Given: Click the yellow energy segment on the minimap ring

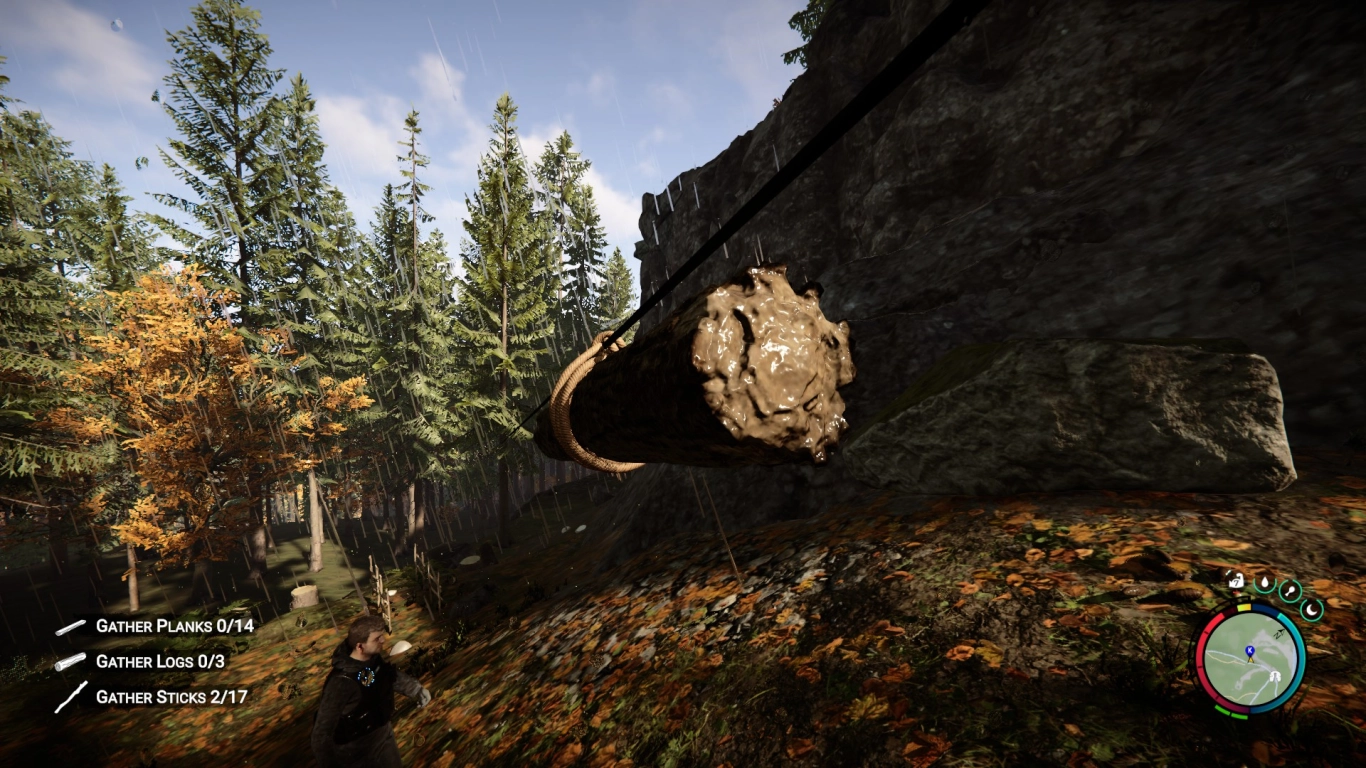Looking at the screenshot, I should pyautogui.click(x=1243, y=606).
